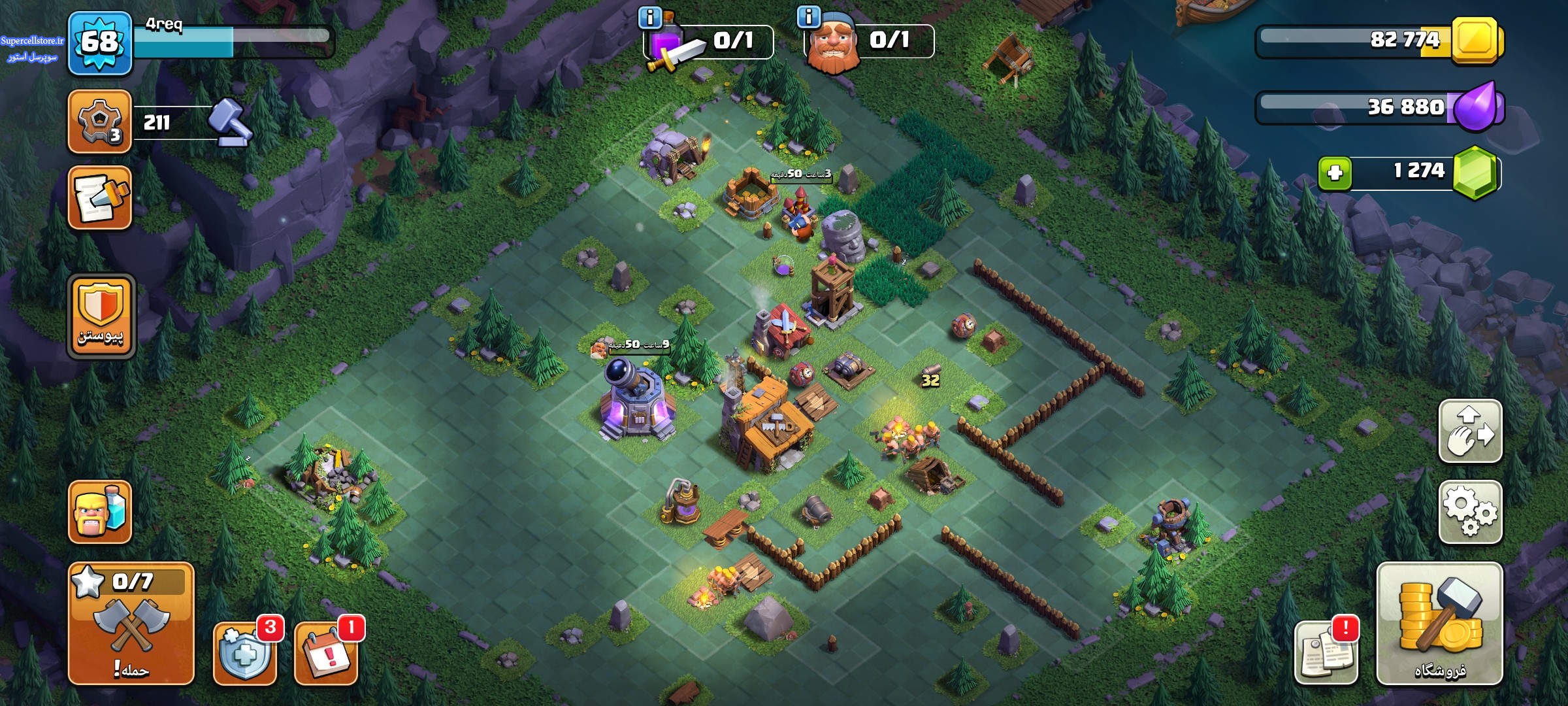
Task: Open the gears settings button
Action: click(1470, 512)
